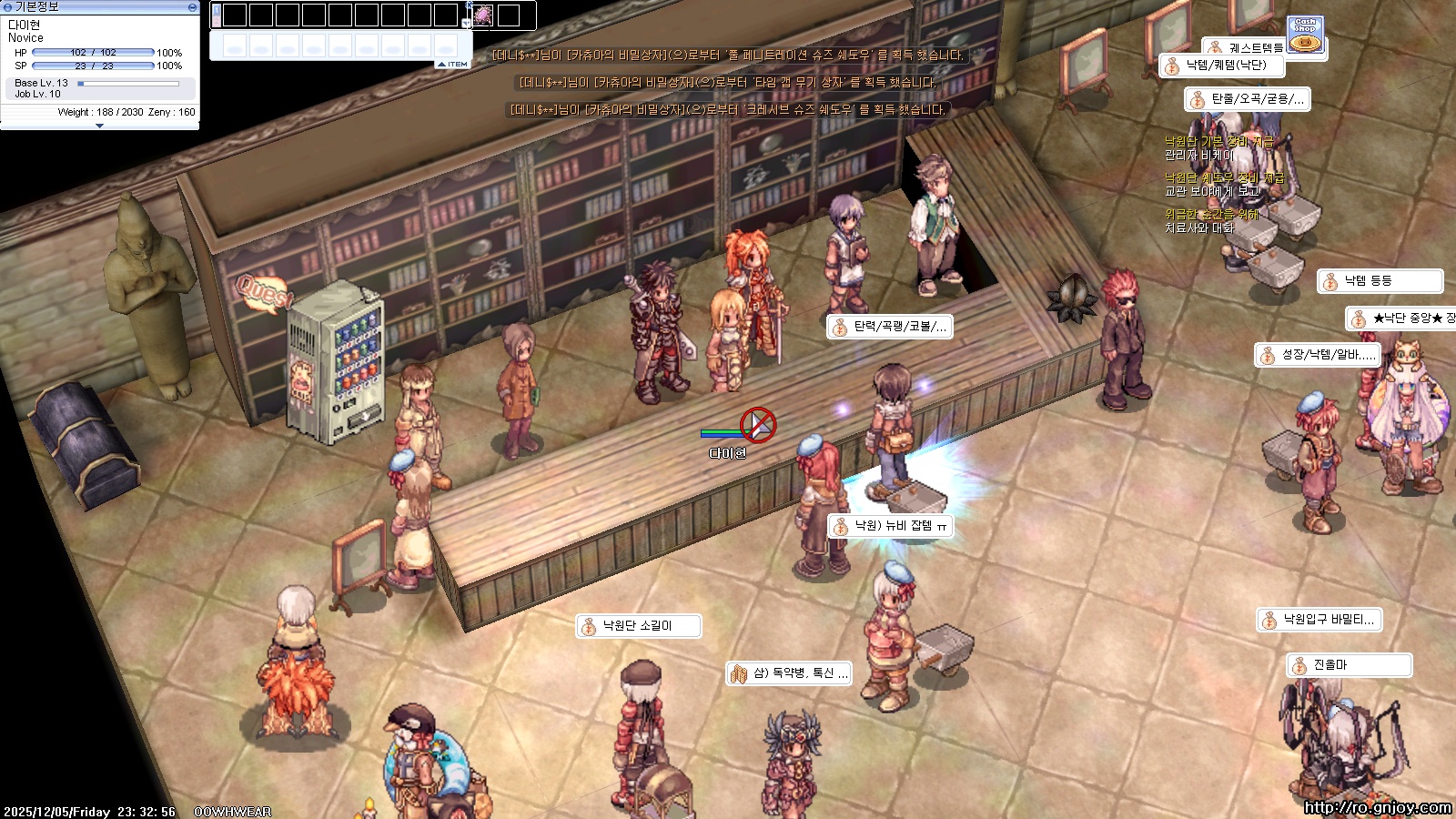This screenshot has height=819, width=1456.
Task: Open the Cash Shop
Action: pyautogui.click(x=1306, y=35)
